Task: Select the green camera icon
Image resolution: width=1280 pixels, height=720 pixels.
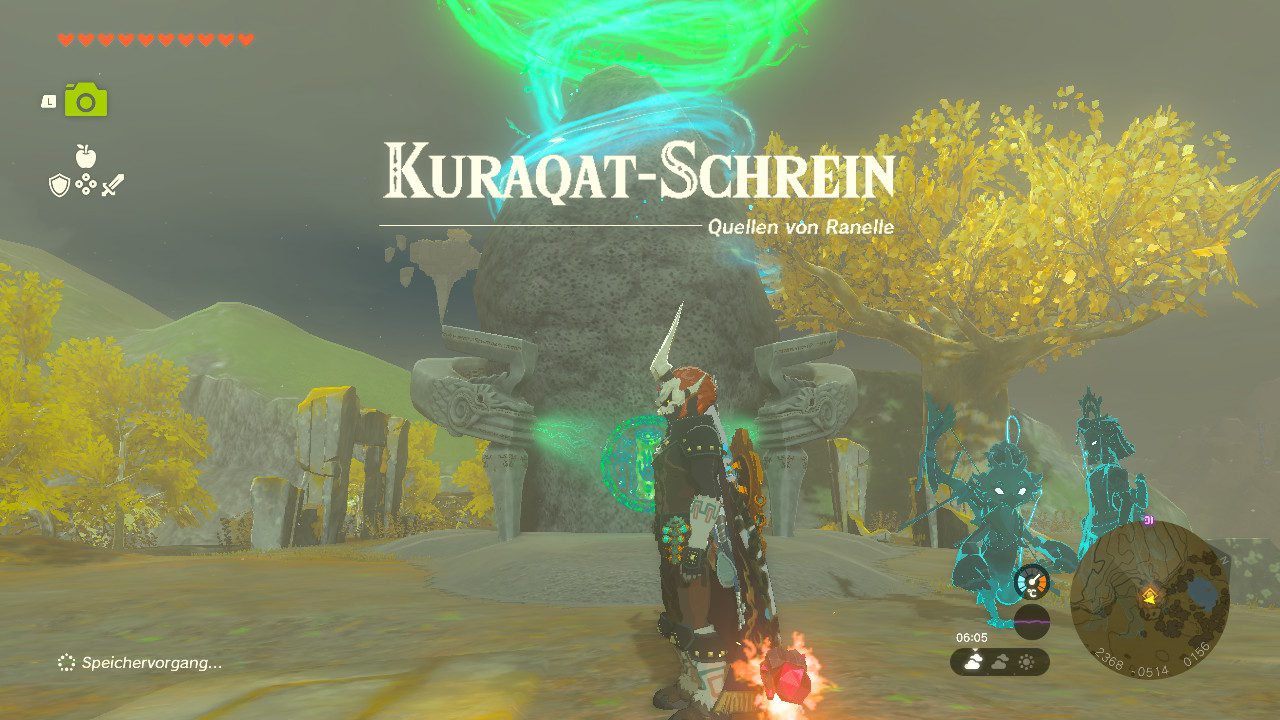Action: tap(86, 100)
